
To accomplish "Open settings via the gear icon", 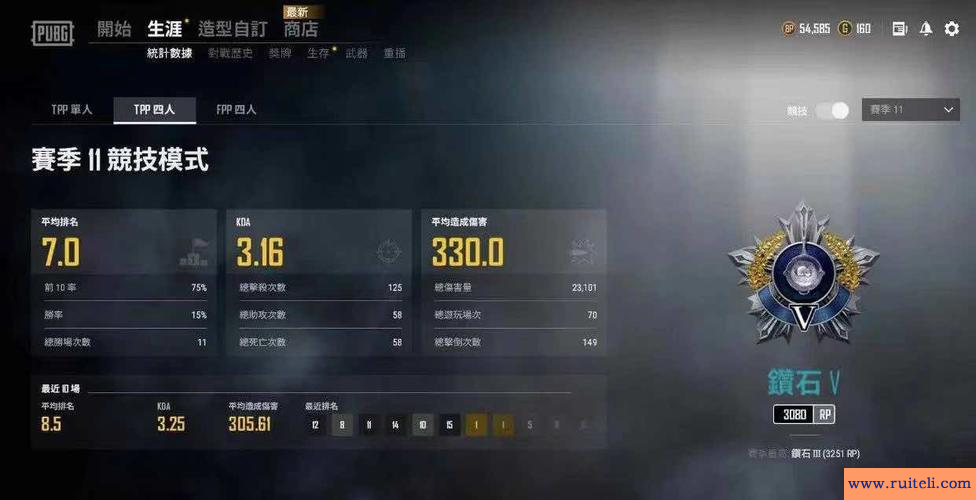I will (952, 29).
